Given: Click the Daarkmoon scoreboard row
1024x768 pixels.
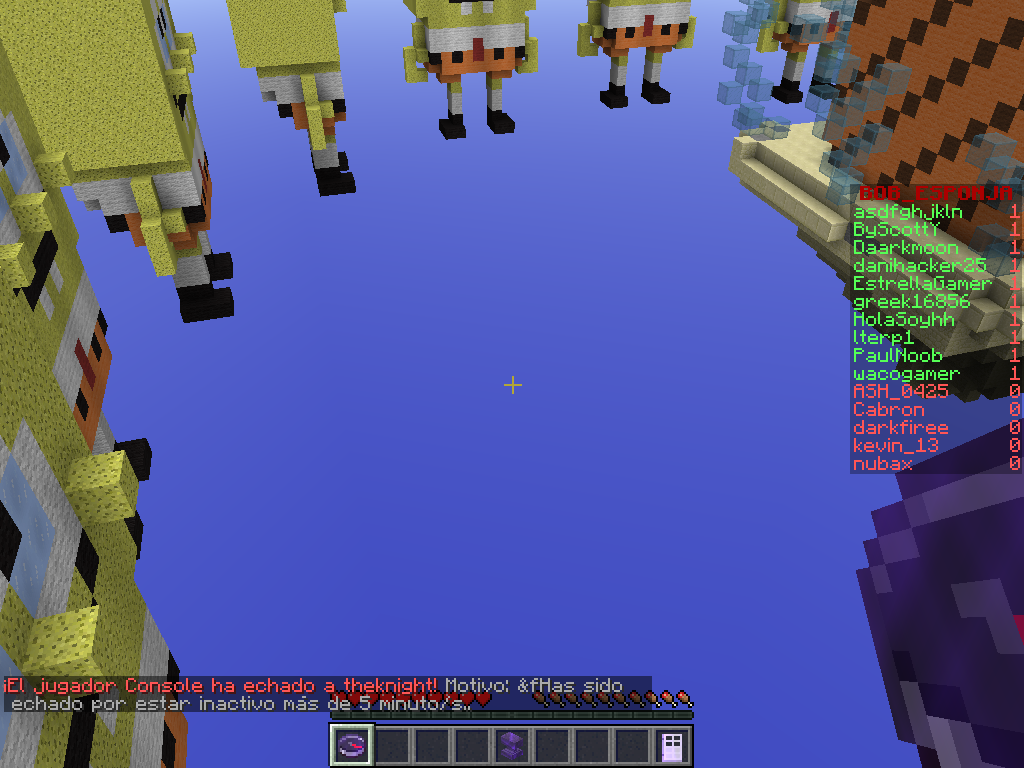Looking at the screenshot, I should coord(905,248).
